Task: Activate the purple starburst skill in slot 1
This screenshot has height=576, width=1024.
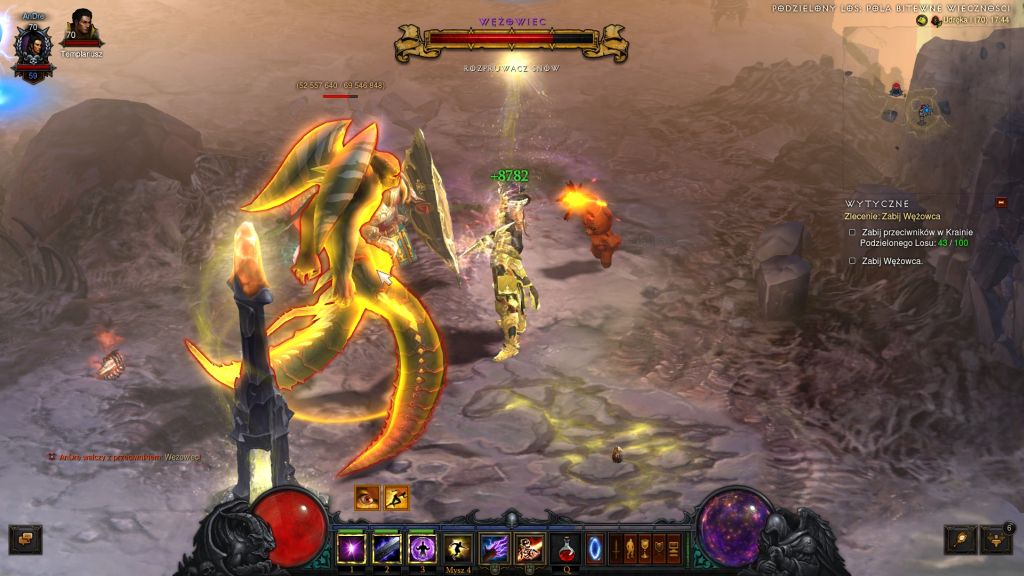Action: 351,548
